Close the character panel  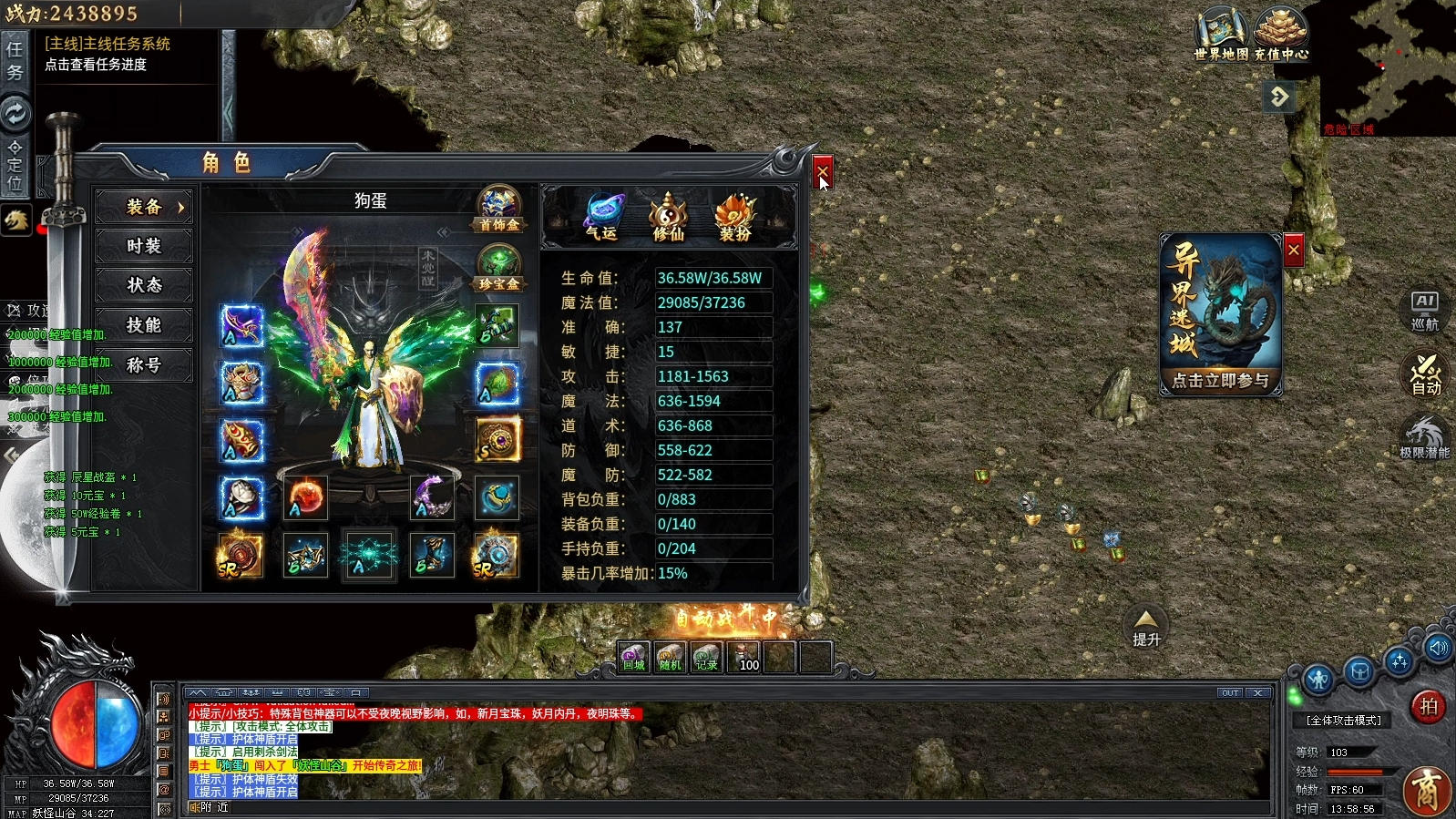(x=822, y=170)
